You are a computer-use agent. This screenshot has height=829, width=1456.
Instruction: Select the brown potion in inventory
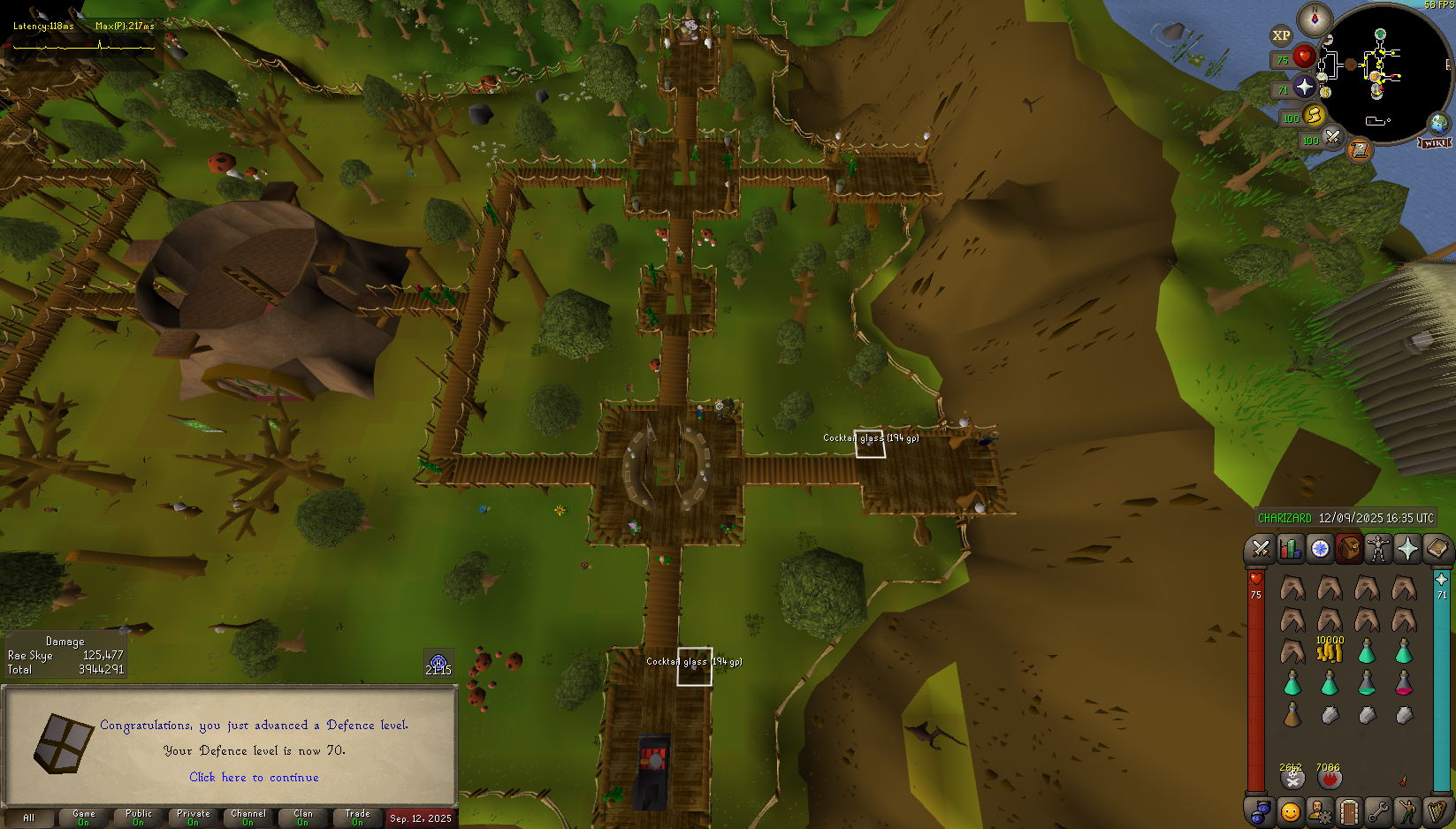click(x=1292, y=714)
